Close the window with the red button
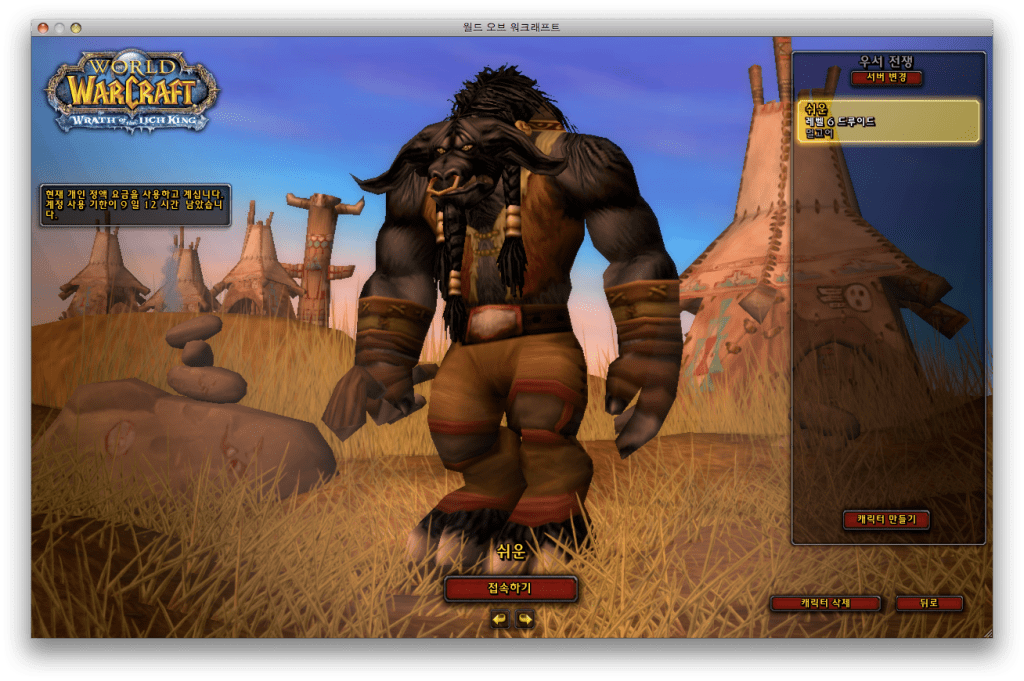This screenshot has width=1024, height=681. pos(43,27)
